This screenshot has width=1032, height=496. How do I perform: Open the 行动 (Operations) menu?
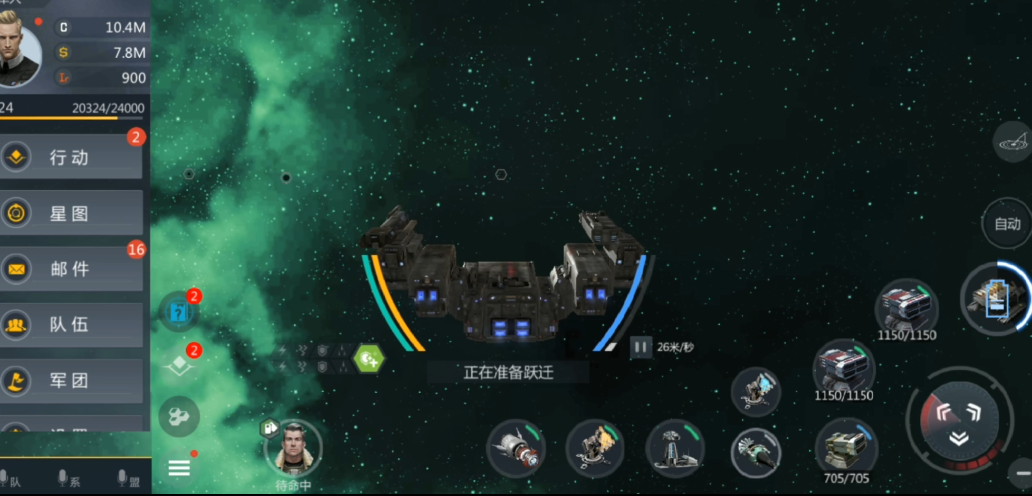coord(70,157)
